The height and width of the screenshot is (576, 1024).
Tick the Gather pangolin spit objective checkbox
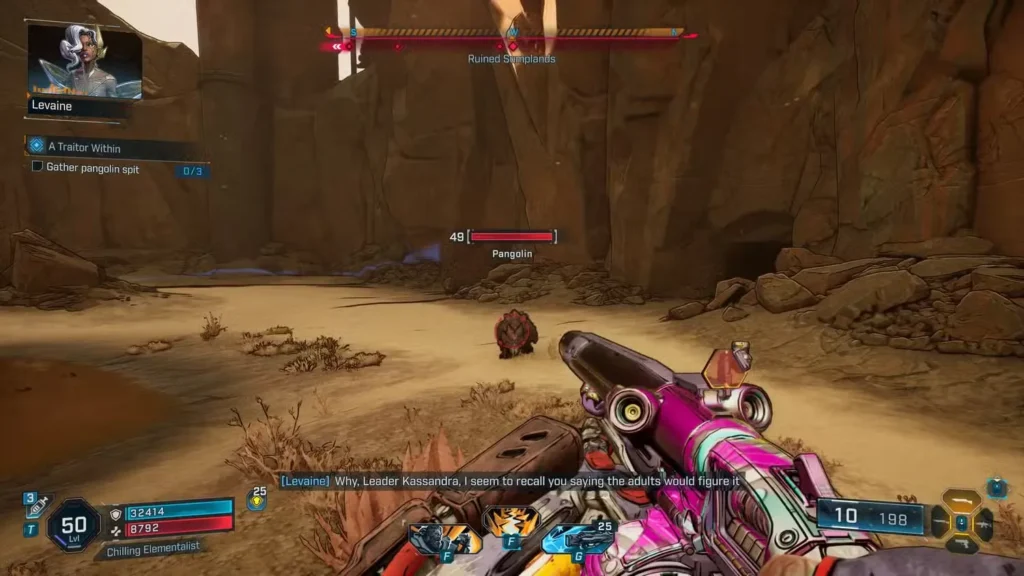pos(38,167)
